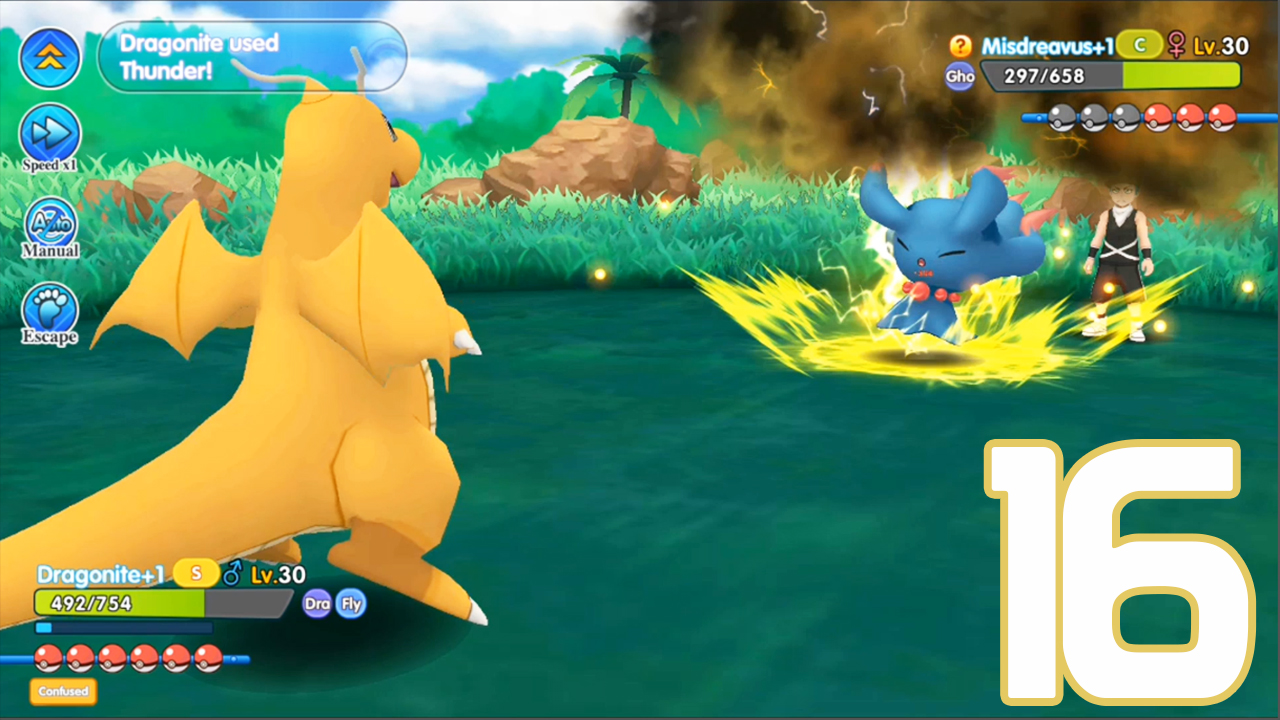
Task: Click the Fly type icon near Dragonite
Action: [351, 603]
